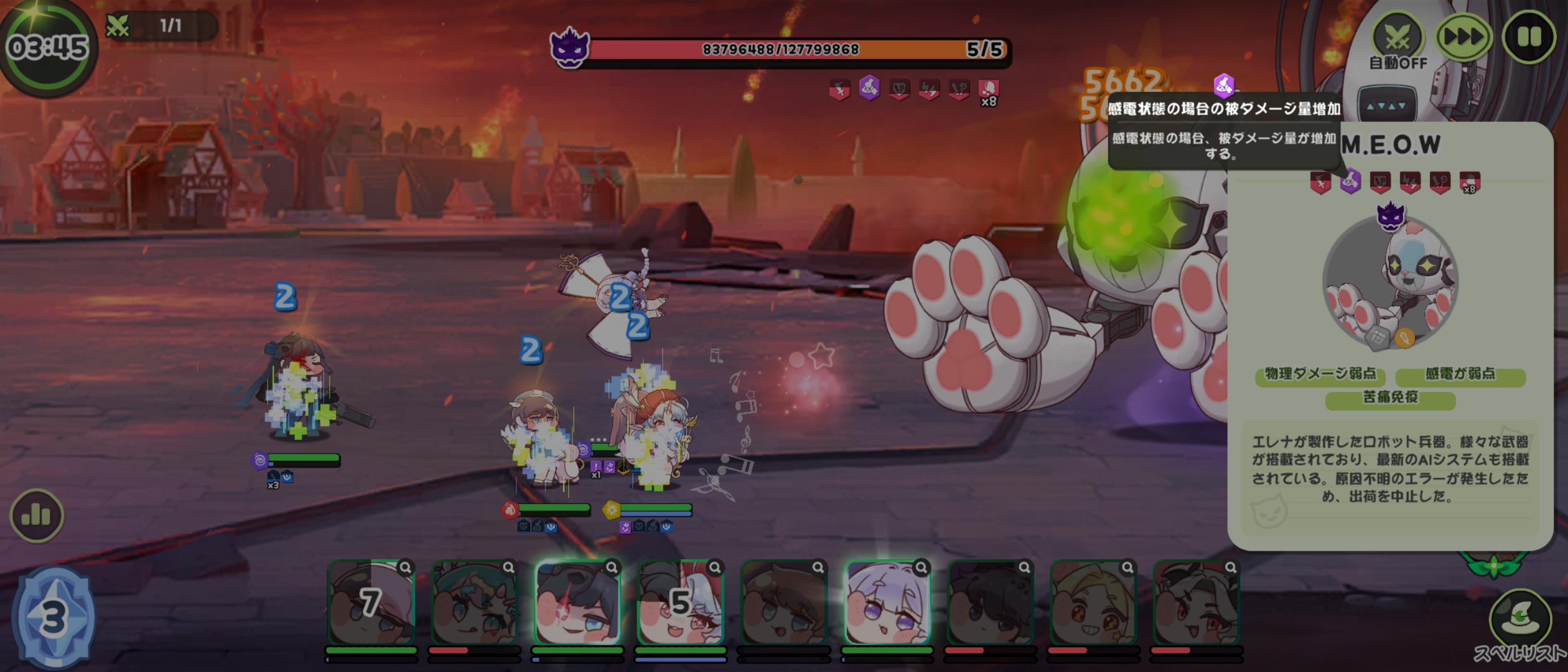The height and width of the screenshot is (672, 1568).
Task: Tap the 苦痛免疫 trait tag
Action: pos(1390,398)
